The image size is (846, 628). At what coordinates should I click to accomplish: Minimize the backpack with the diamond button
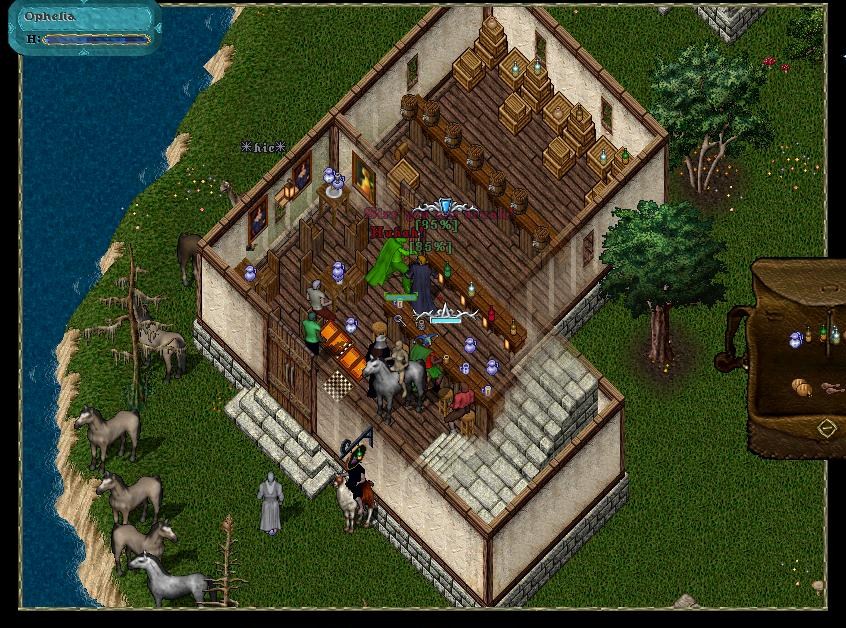point(827,429)
